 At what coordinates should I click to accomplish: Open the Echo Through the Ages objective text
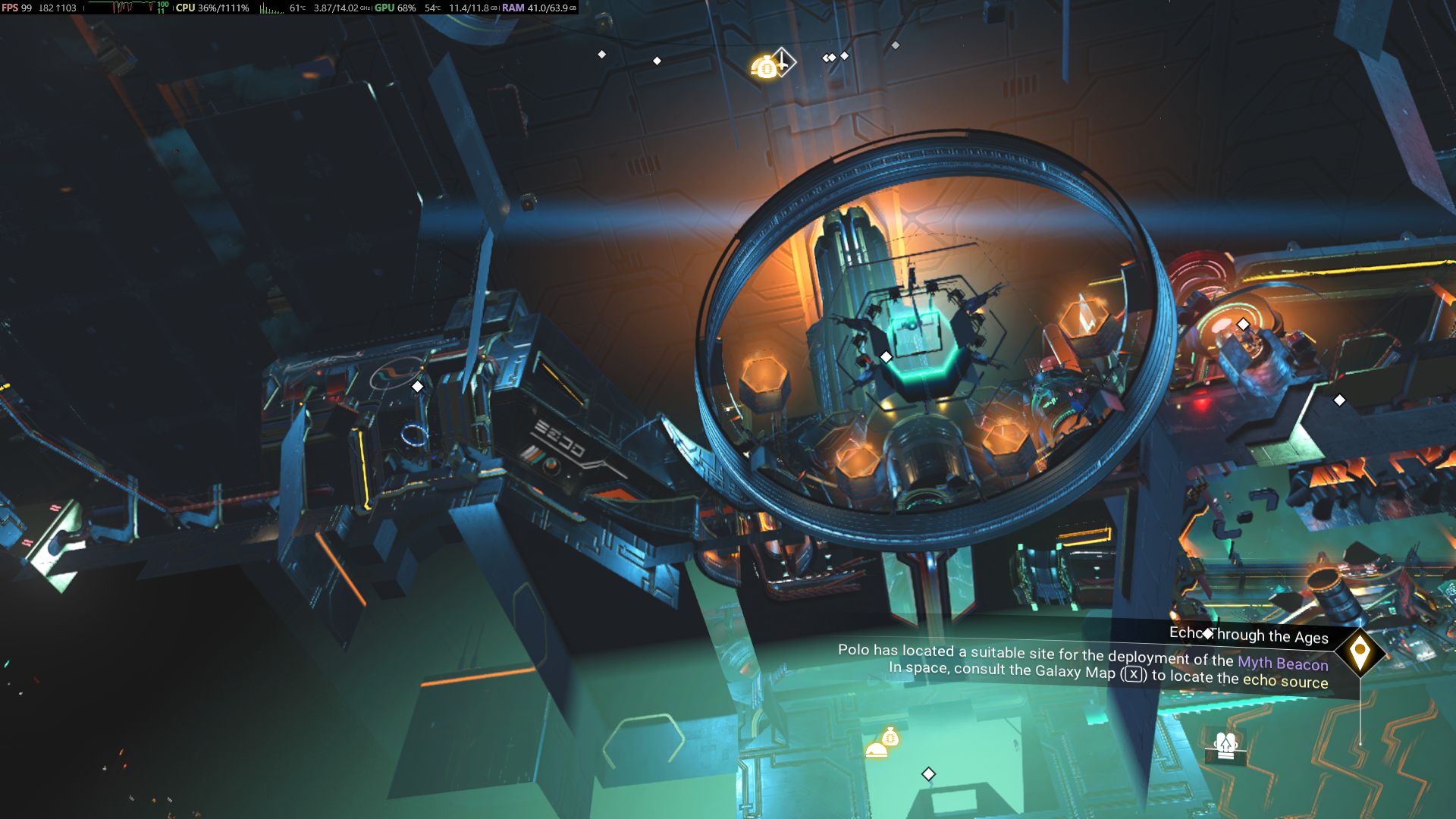pyautogui.click(x=1083, y=663)
